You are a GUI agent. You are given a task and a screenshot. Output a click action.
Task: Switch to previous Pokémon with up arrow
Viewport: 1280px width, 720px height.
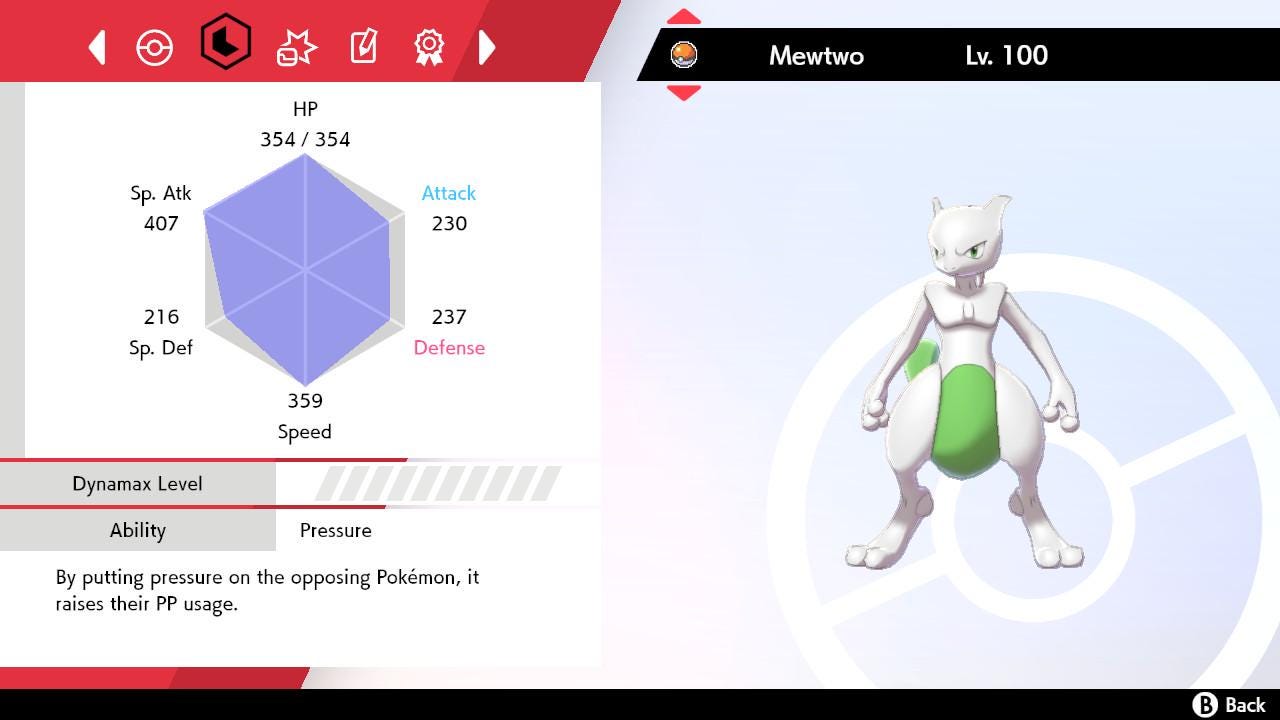tap(683, 17)
